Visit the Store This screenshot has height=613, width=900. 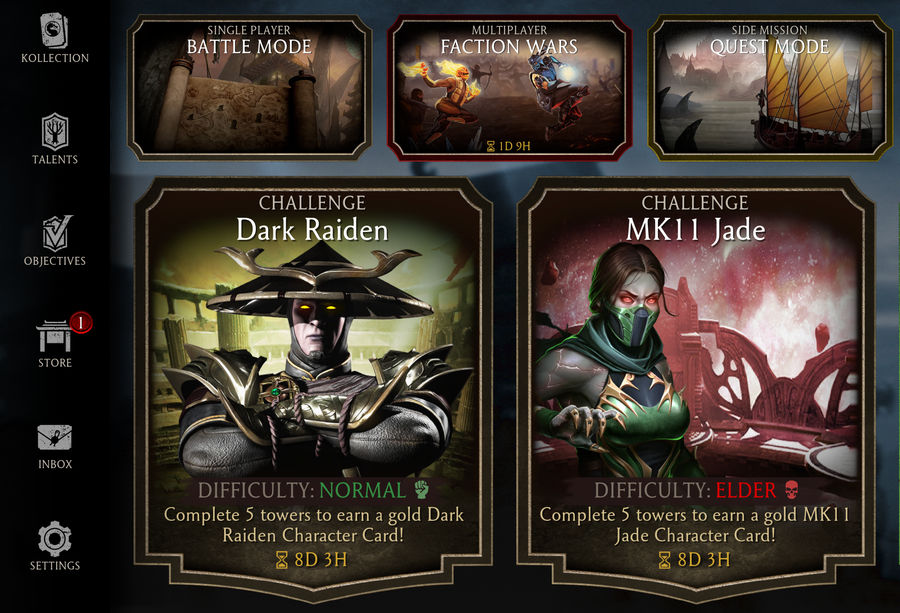pyautogui.click(x=55, y=342)
